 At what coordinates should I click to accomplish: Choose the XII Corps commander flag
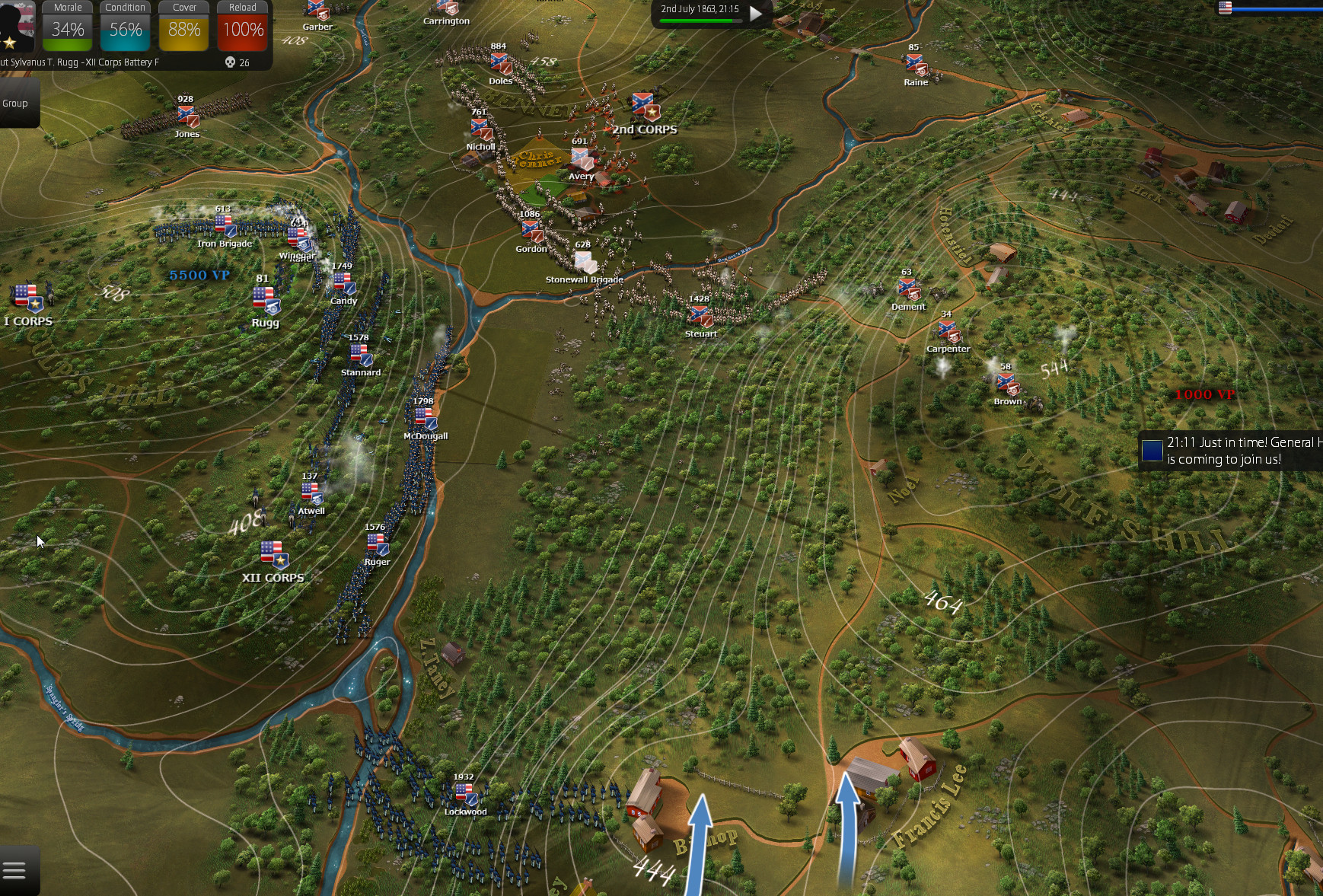(x=273, y=553)
